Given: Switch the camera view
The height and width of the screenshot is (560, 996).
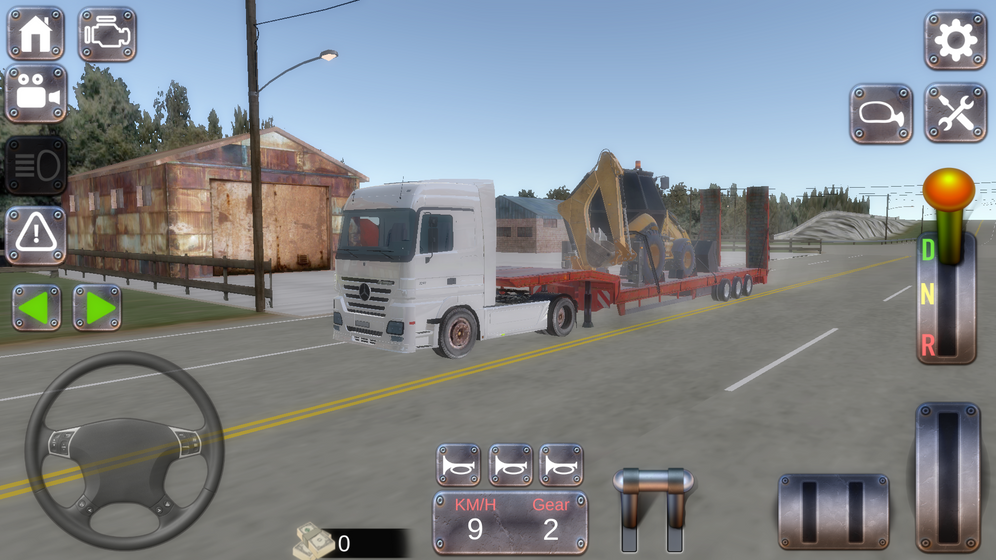Looking at the screenshot, I should click(36, 94).
